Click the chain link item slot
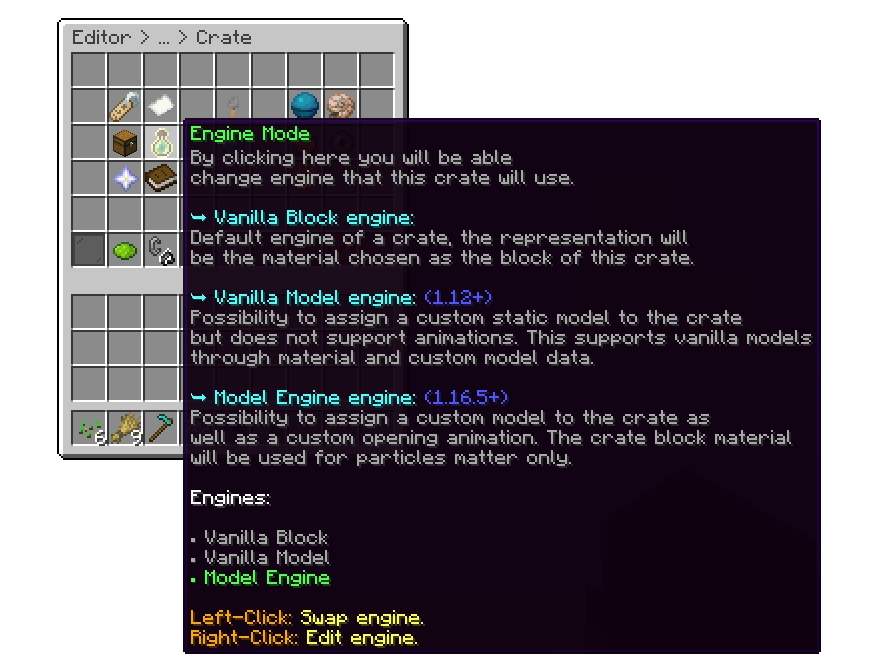 (161, 250)
